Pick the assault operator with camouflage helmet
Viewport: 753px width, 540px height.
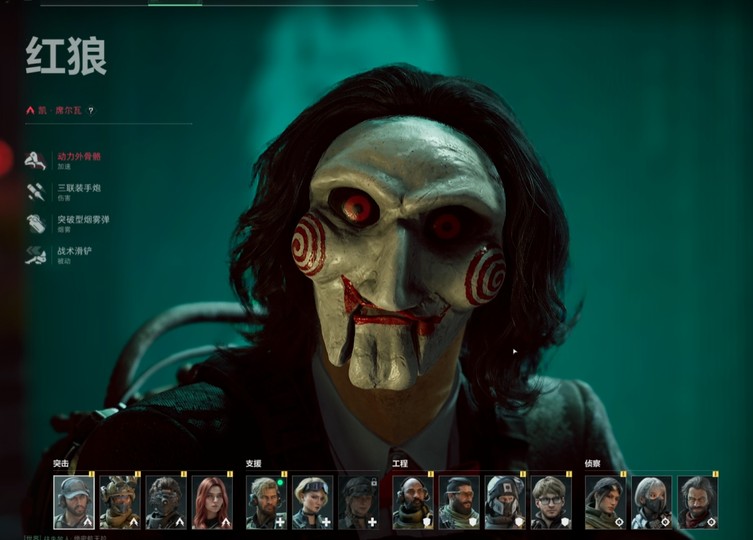(119, 501)
